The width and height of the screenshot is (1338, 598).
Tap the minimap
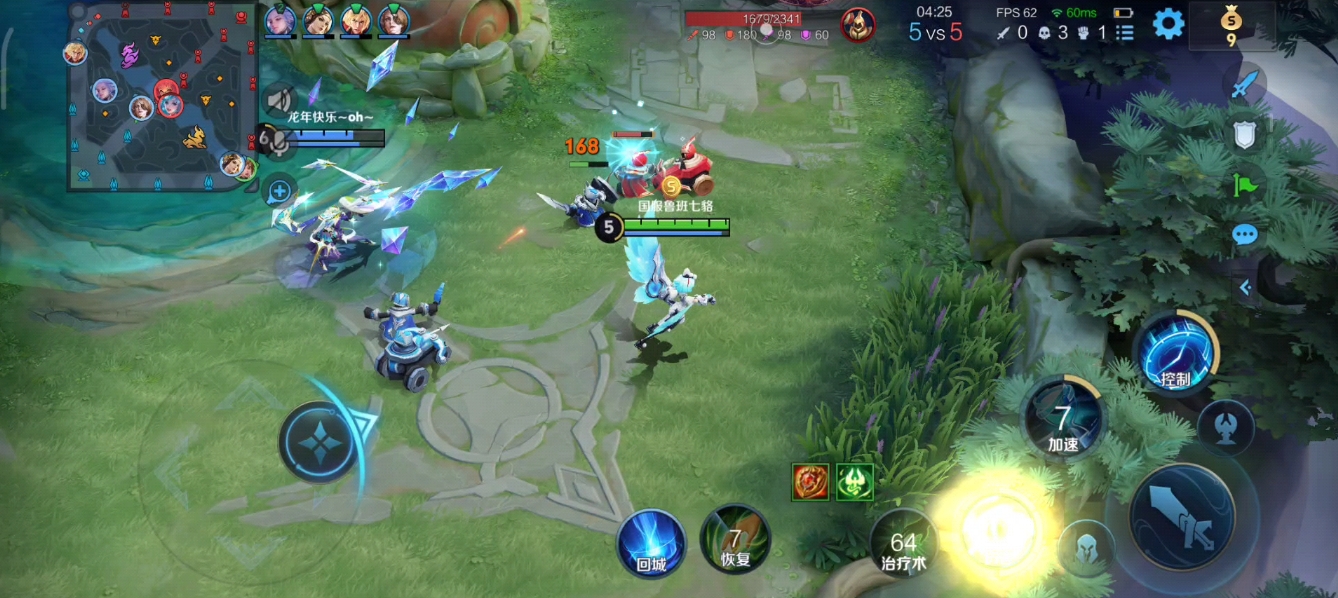tap(162, 96)
